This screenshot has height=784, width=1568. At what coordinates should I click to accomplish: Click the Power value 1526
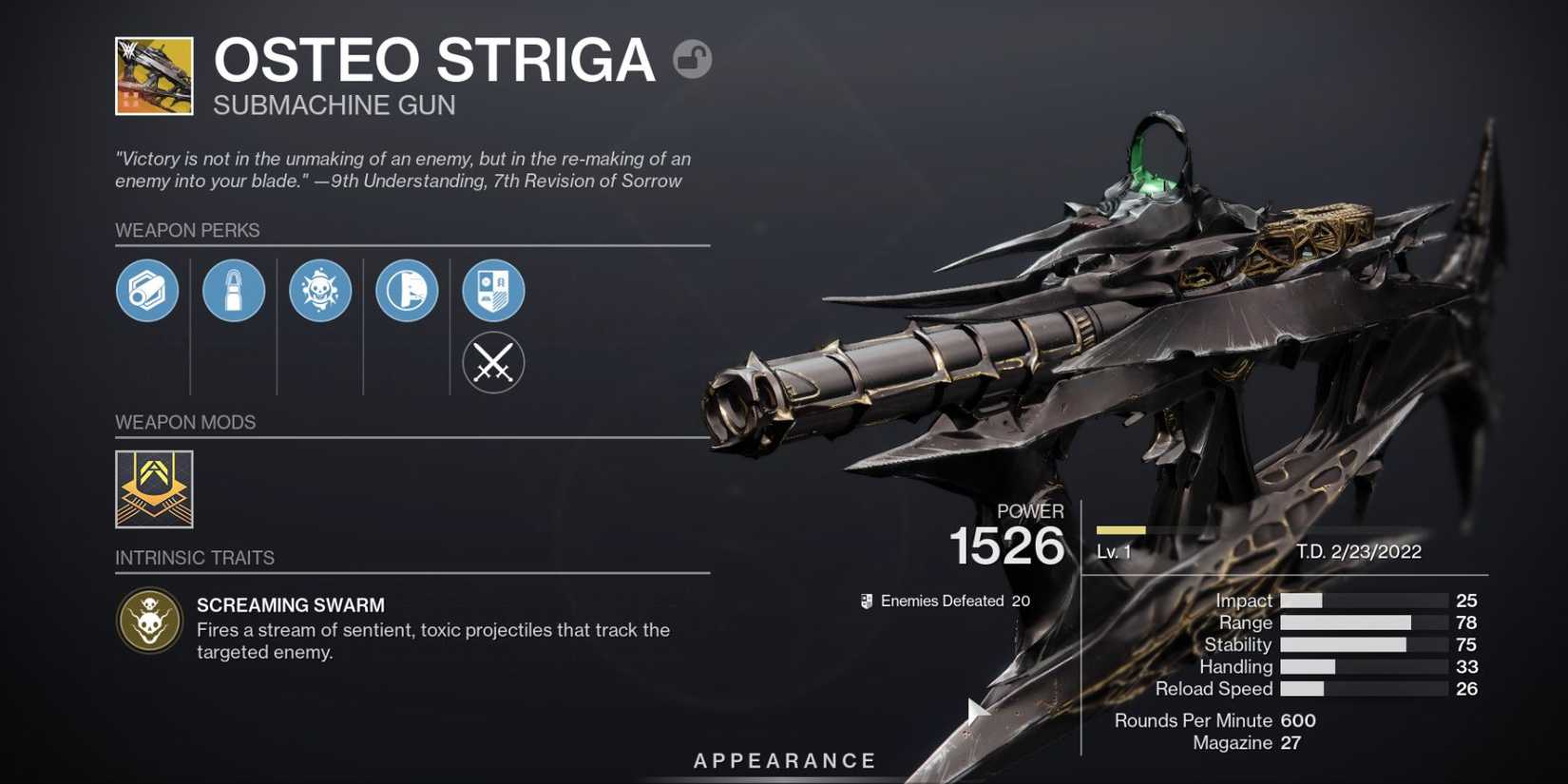(x=1007, y=545)
